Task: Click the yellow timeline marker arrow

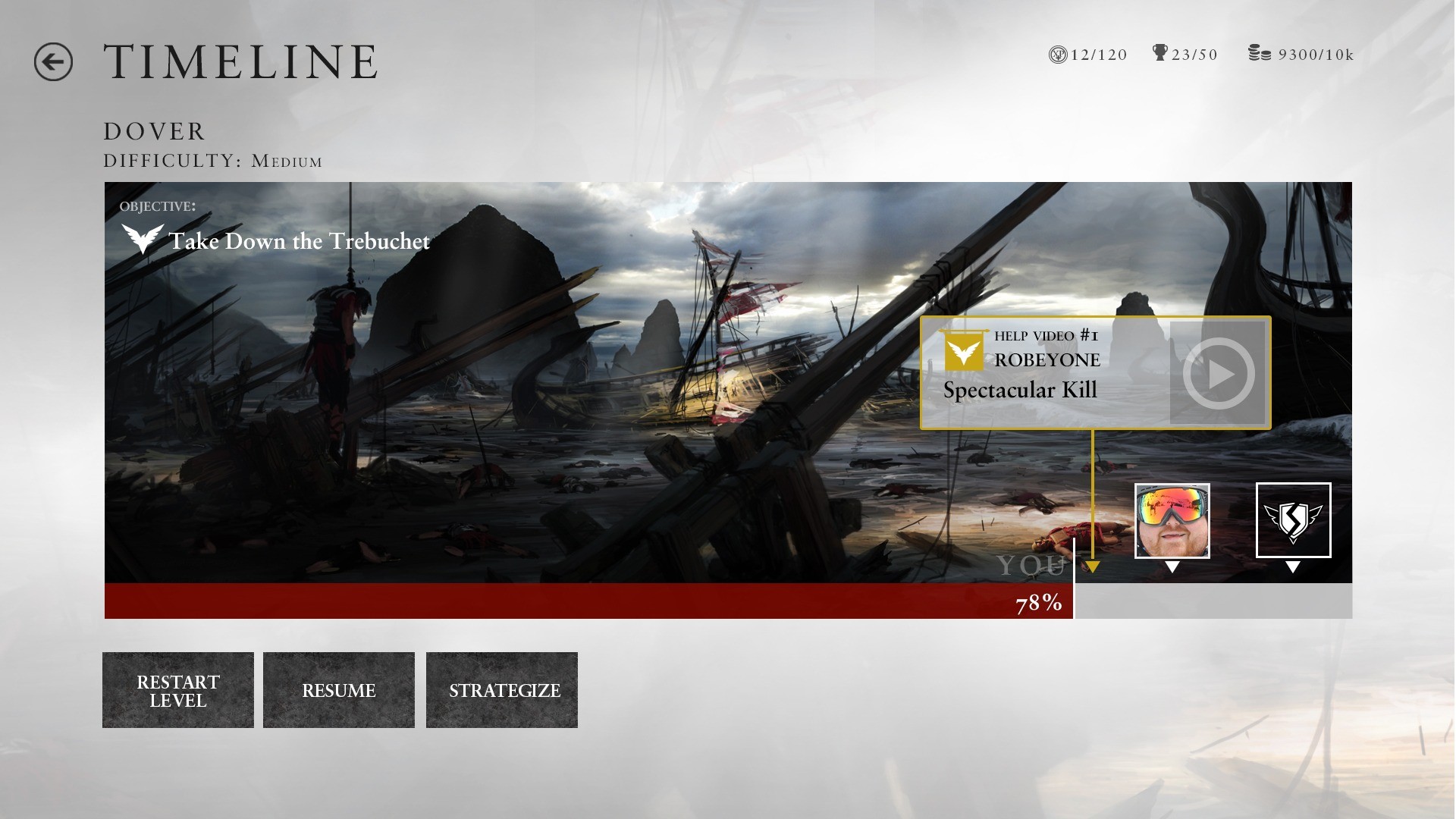Action: pyautogui.click(x=1093, y=565)
